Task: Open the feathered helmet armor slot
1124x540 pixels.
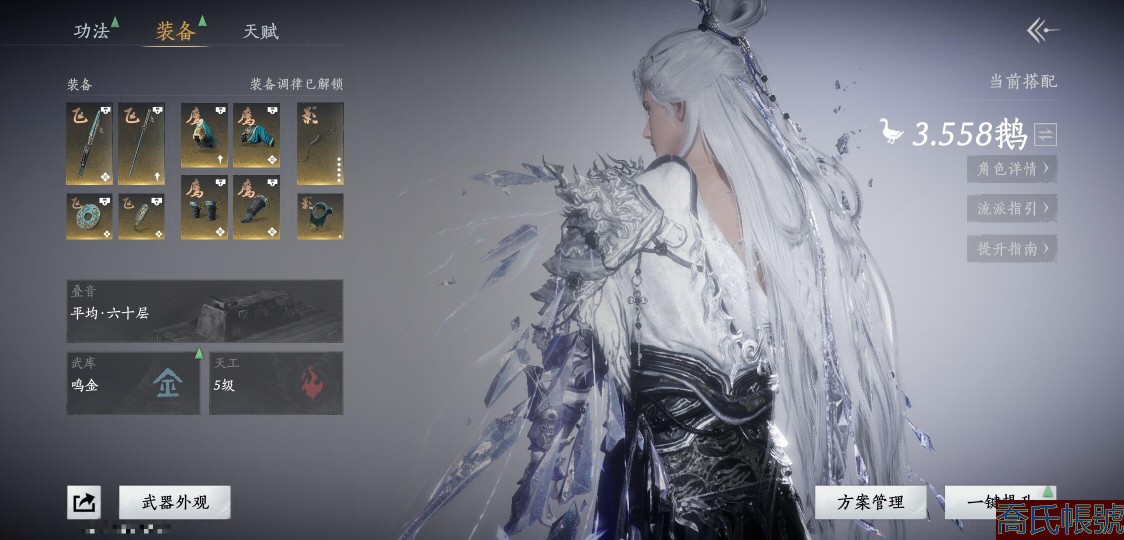Action: [204, 134]
